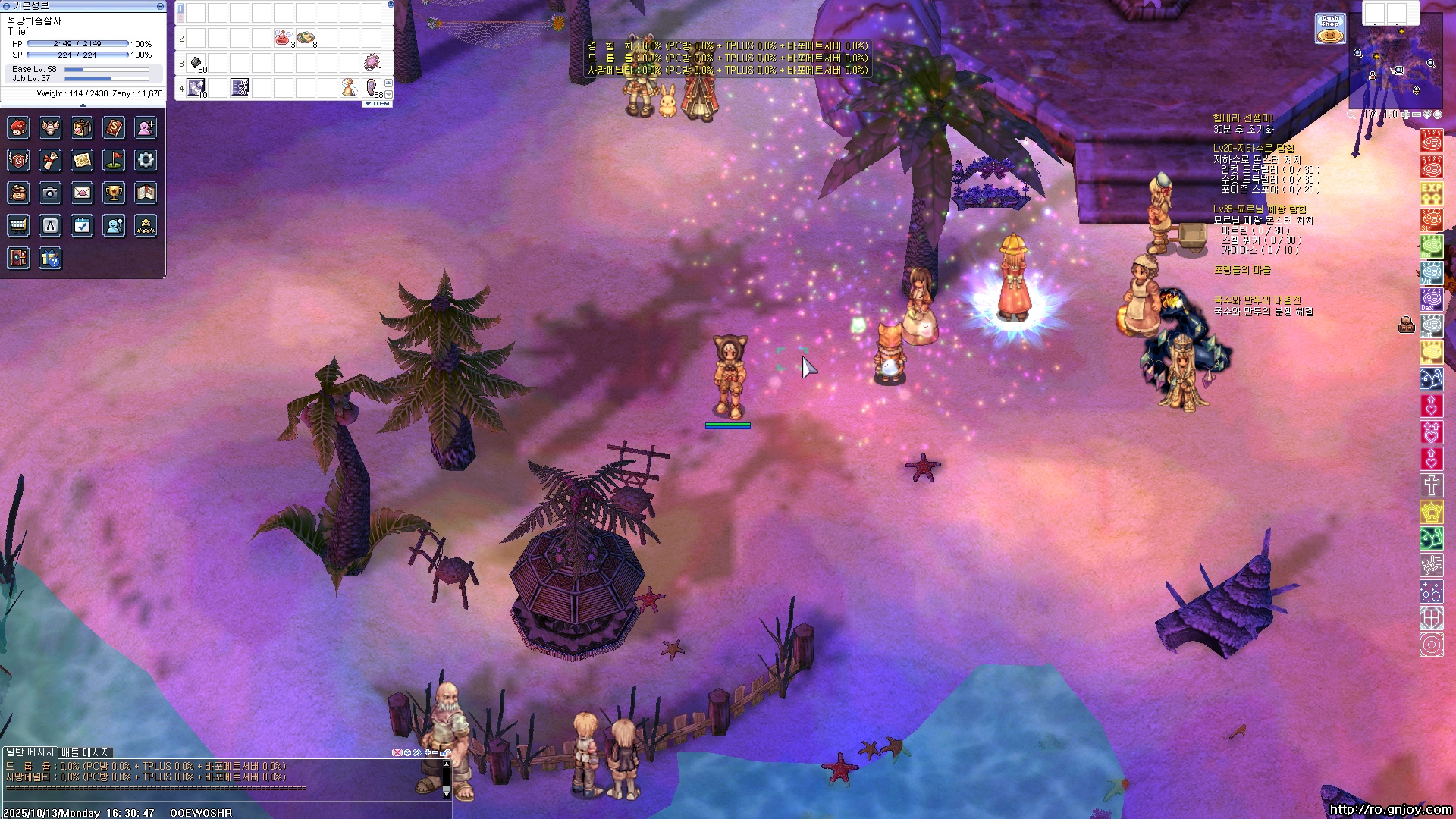Open the add-friend party icon
1456x819 pixels.
click(146, 128)
